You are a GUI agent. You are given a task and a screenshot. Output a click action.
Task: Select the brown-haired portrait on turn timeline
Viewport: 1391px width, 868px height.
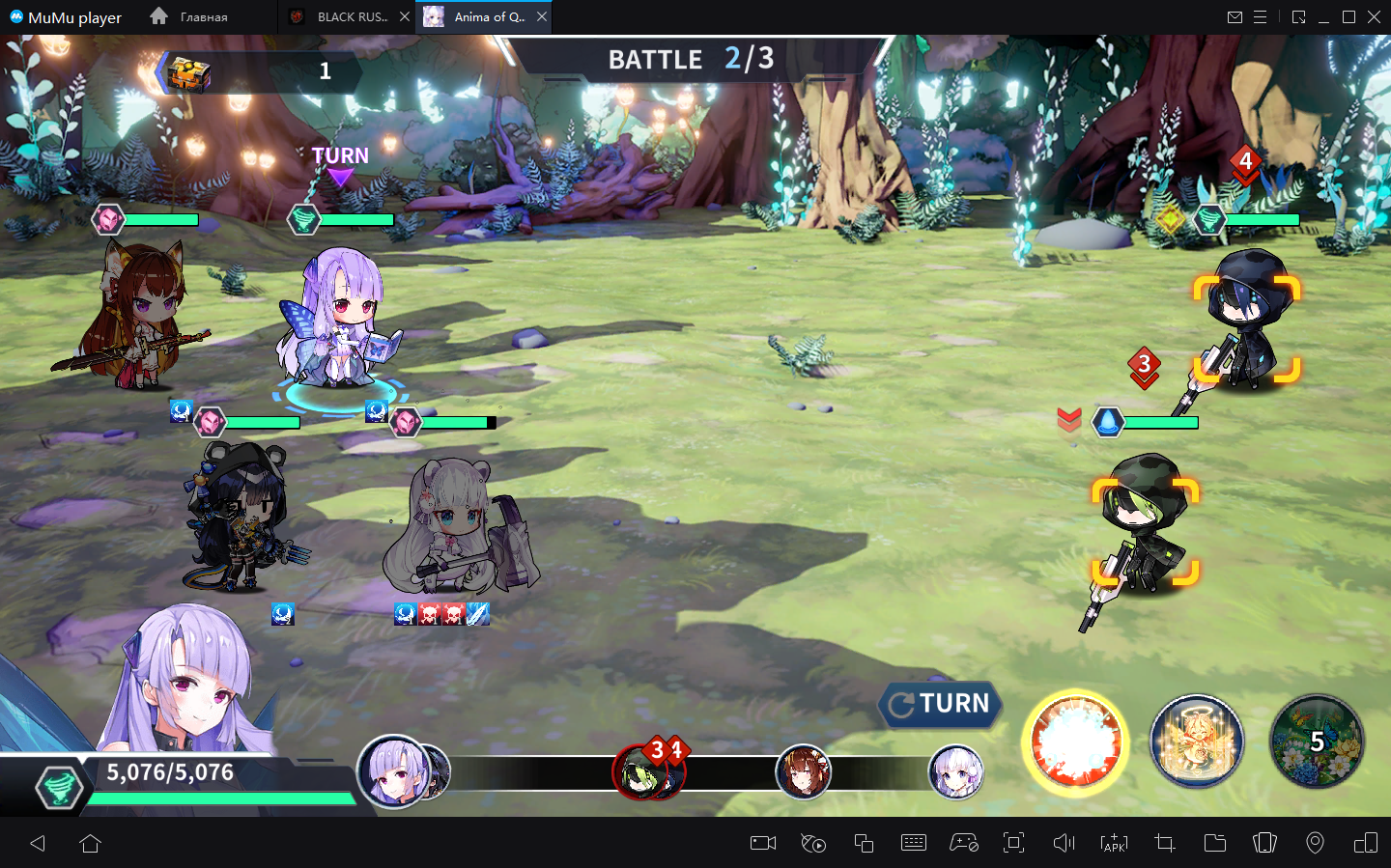pos(803,772)
